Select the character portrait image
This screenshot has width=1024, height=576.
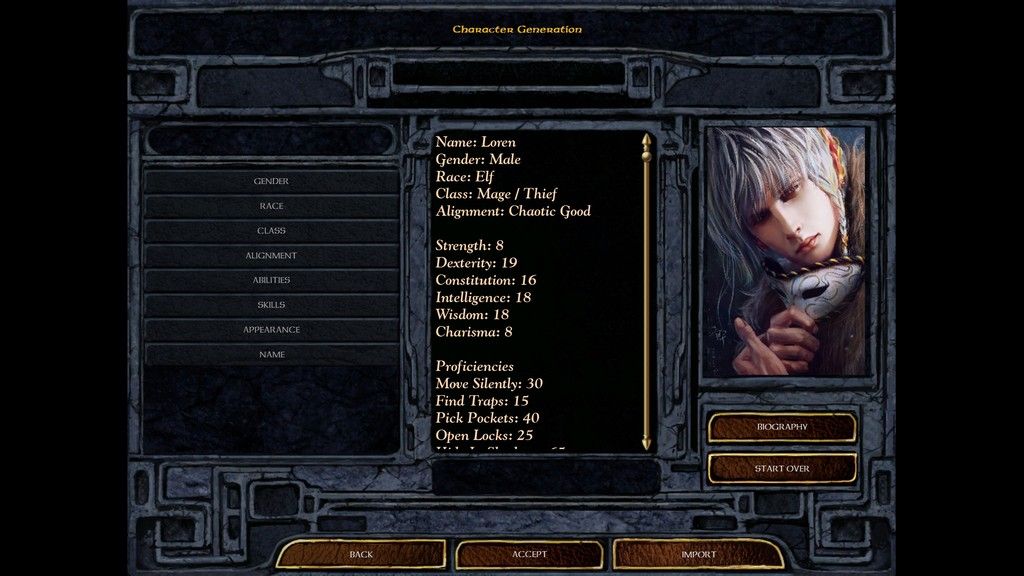click(x=785, y=251)
